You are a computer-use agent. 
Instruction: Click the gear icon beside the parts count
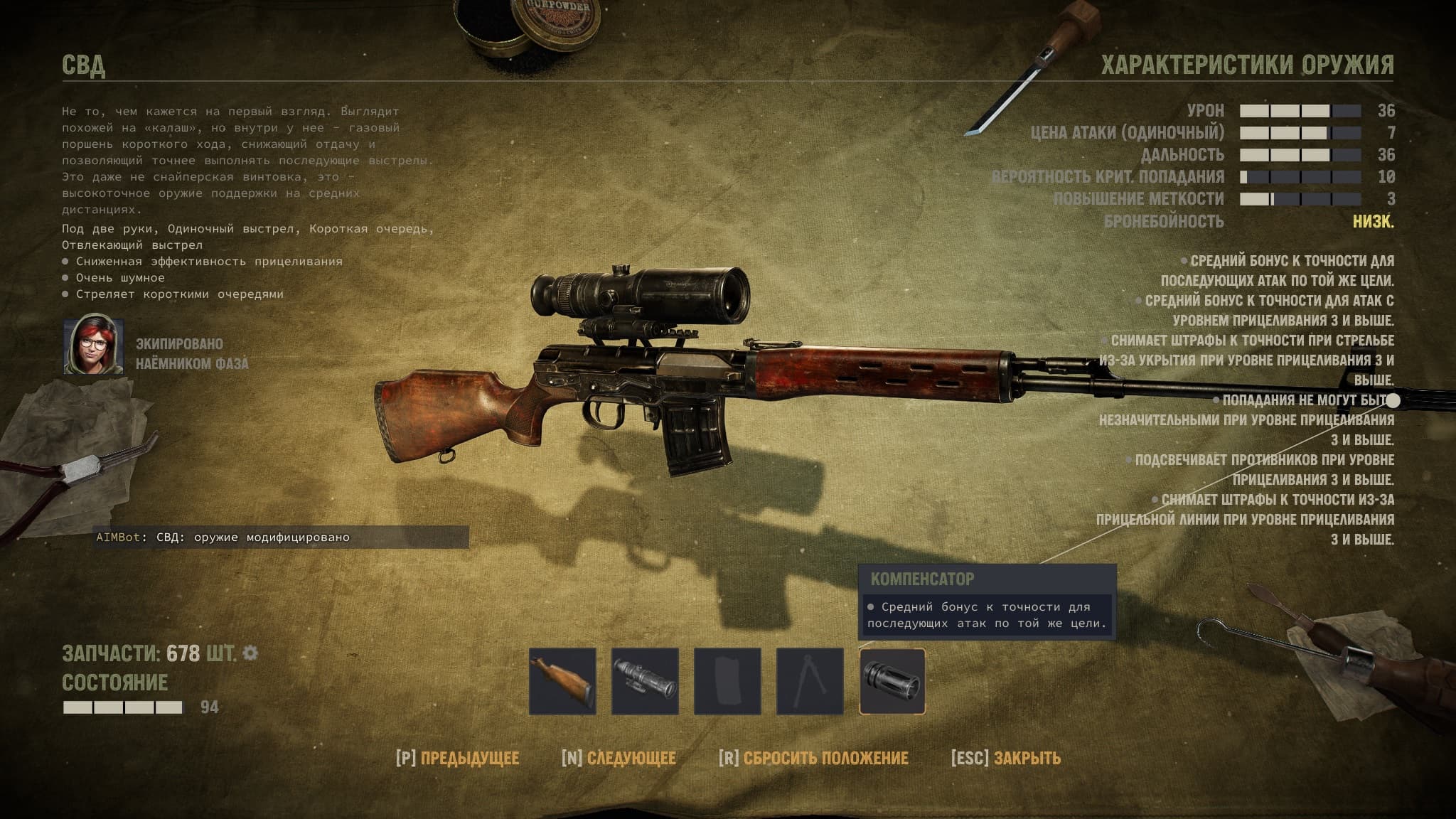[250, 653]
